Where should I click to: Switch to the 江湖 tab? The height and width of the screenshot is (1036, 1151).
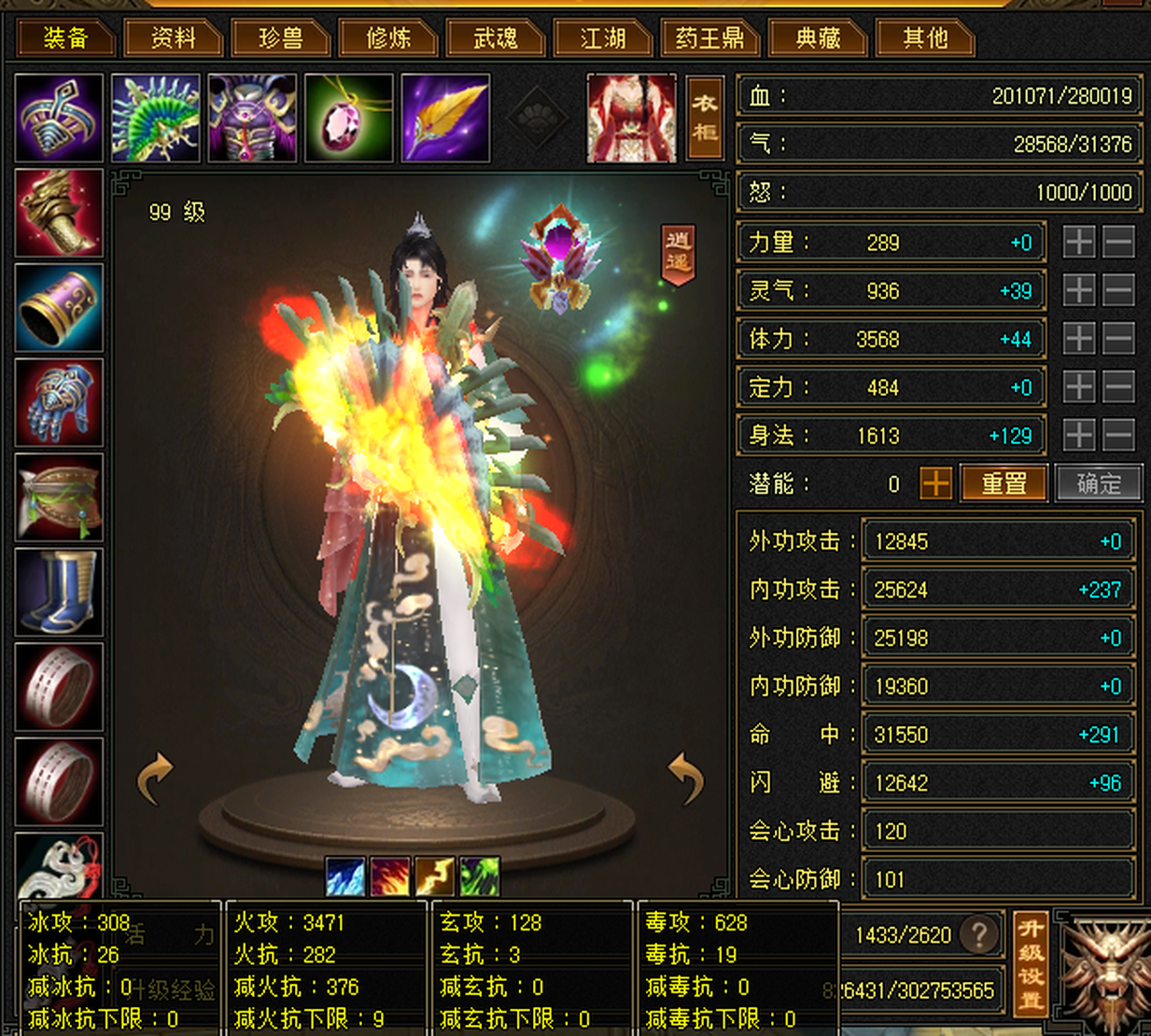coord(602,38)
